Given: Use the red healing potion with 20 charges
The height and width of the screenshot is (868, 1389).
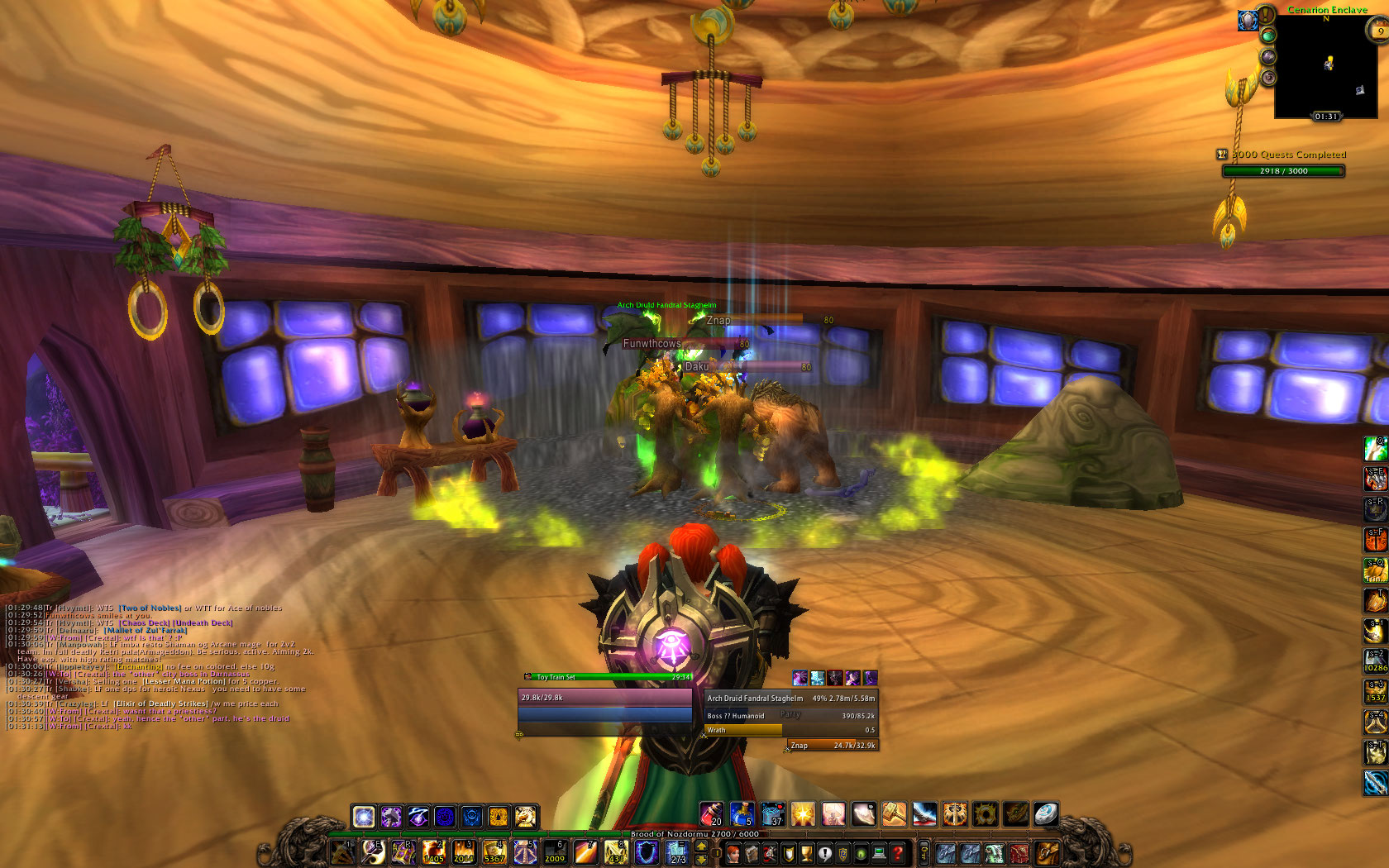Looking at the screenshot, I should [x=712, y=815].
